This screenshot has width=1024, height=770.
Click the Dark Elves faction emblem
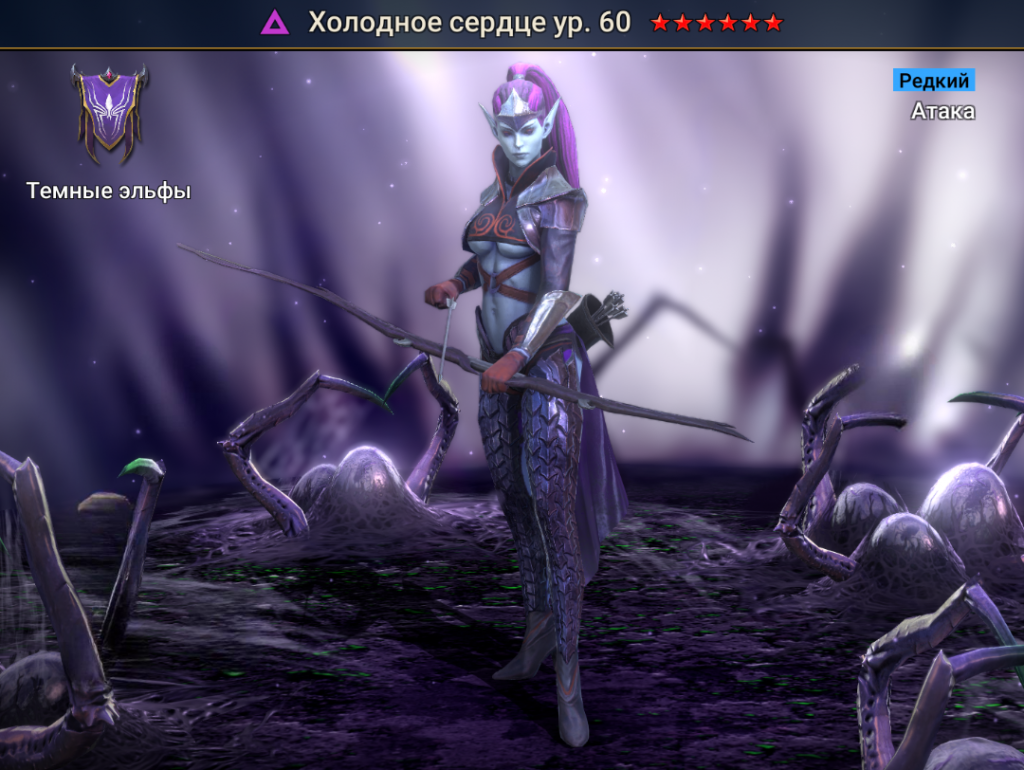pyautogui.click(x=109, y=112)
